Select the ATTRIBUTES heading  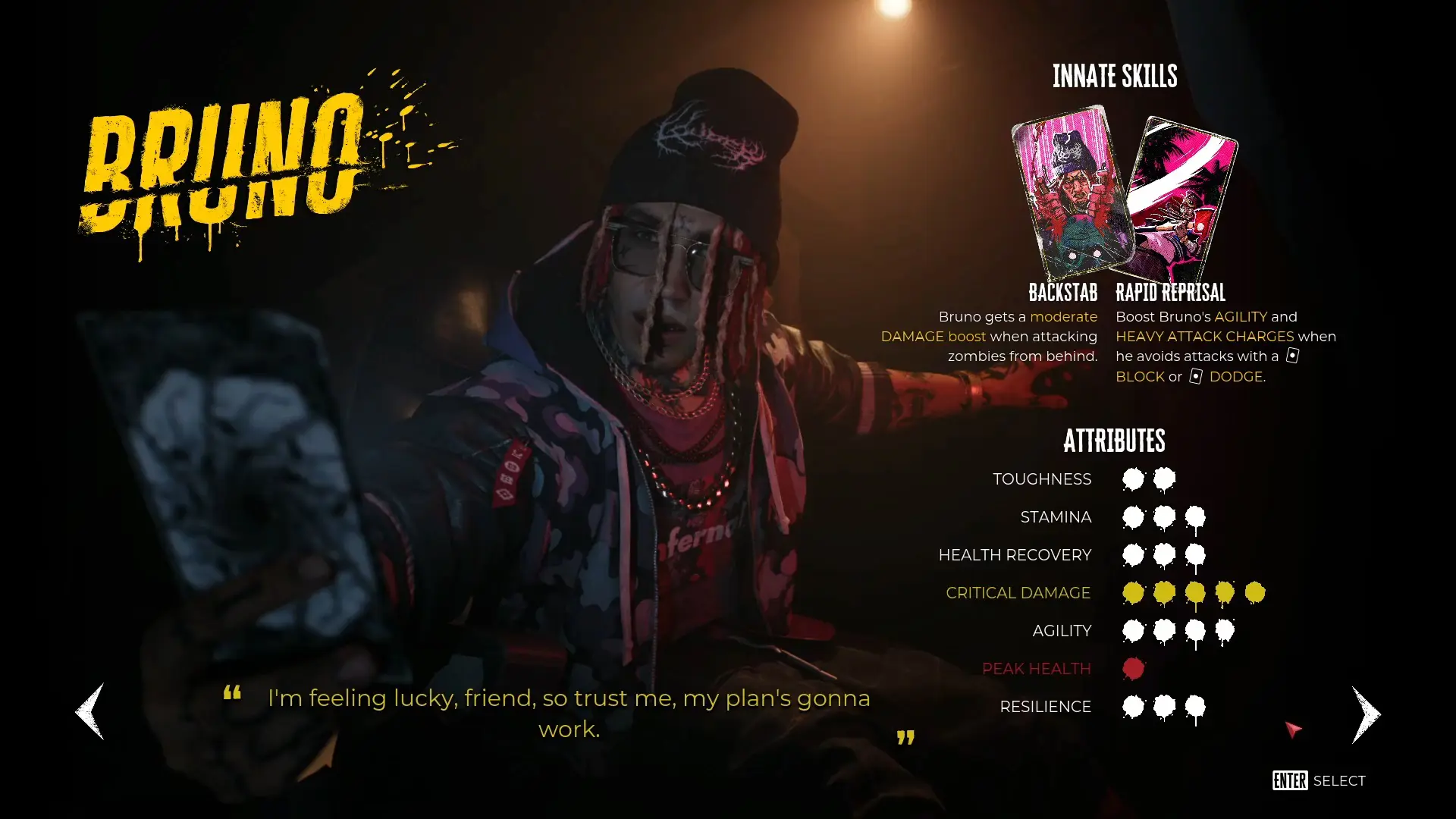pos(1115,441)
